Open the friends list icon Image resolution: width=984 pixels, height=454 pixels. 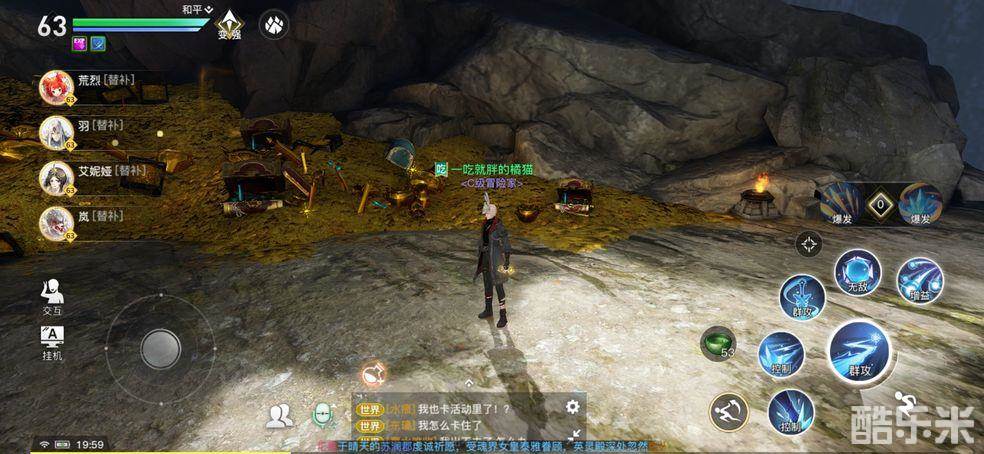coord(281,416)
